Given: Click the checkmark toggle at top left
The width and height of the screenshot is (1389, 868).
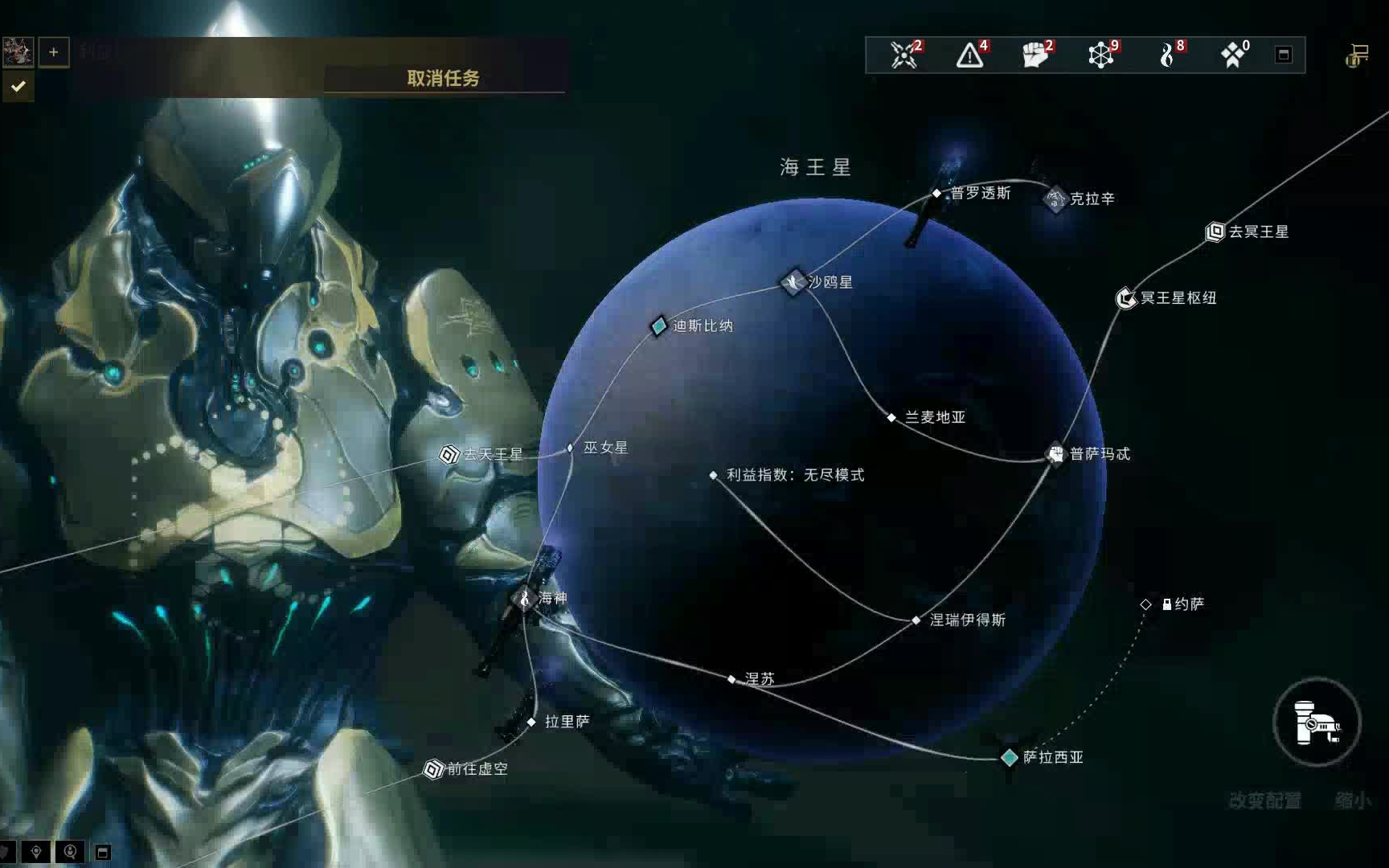Looking at the screenshot, I should coord(18,87).
